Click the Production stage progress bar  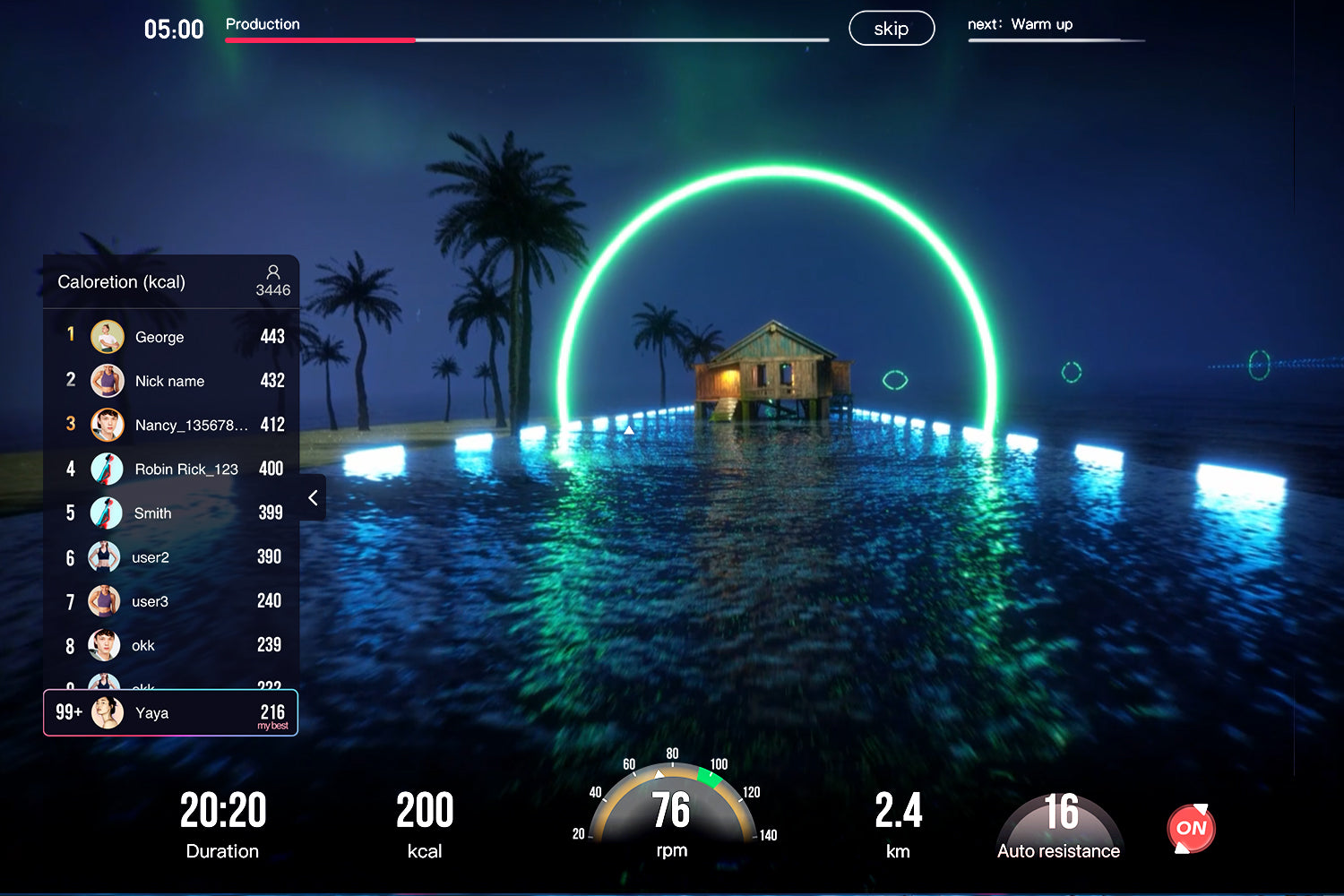(527, 40)
